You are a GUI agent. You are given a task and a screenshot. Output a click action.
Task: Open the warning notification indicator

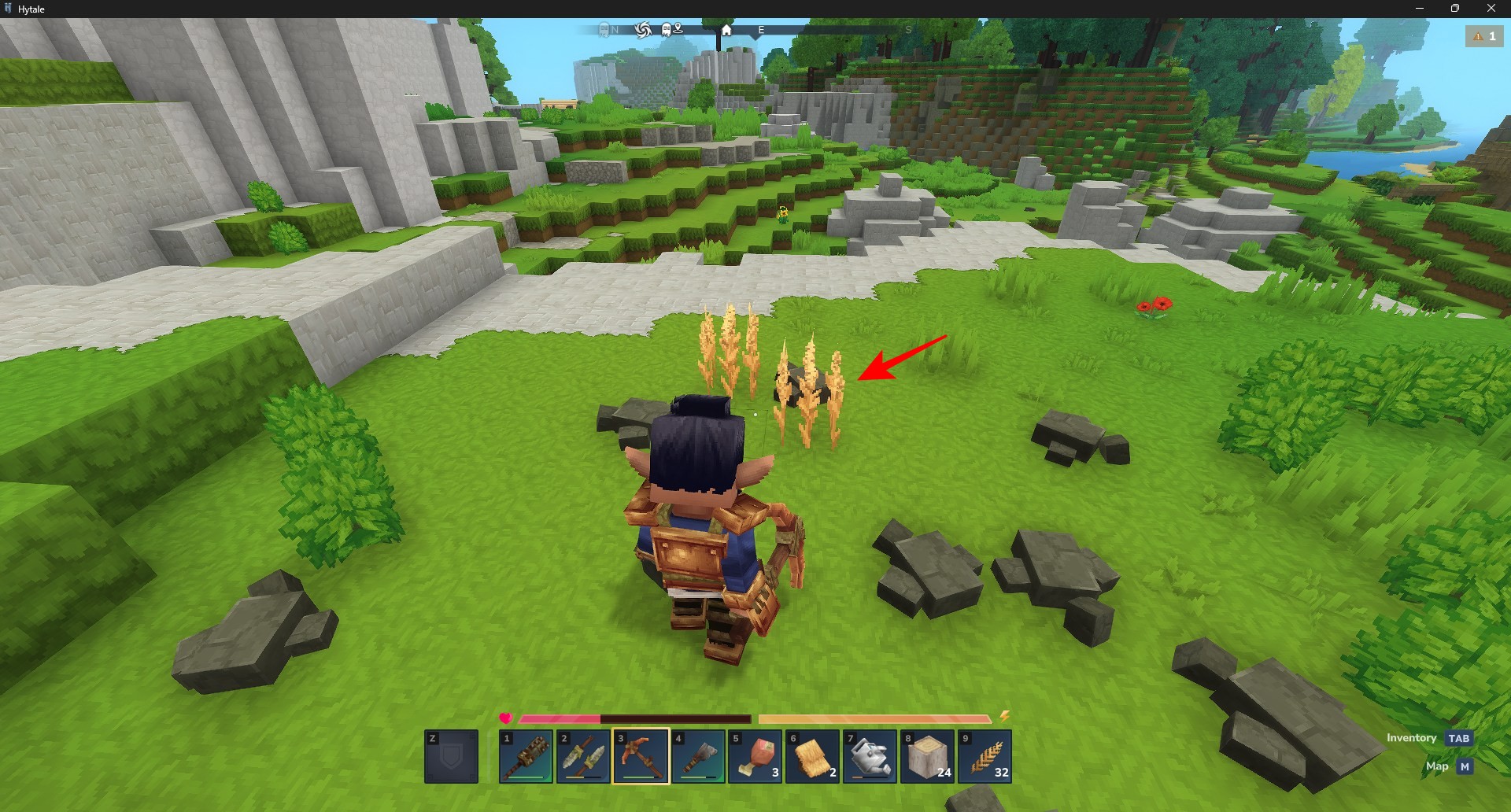click(1483, 36)
